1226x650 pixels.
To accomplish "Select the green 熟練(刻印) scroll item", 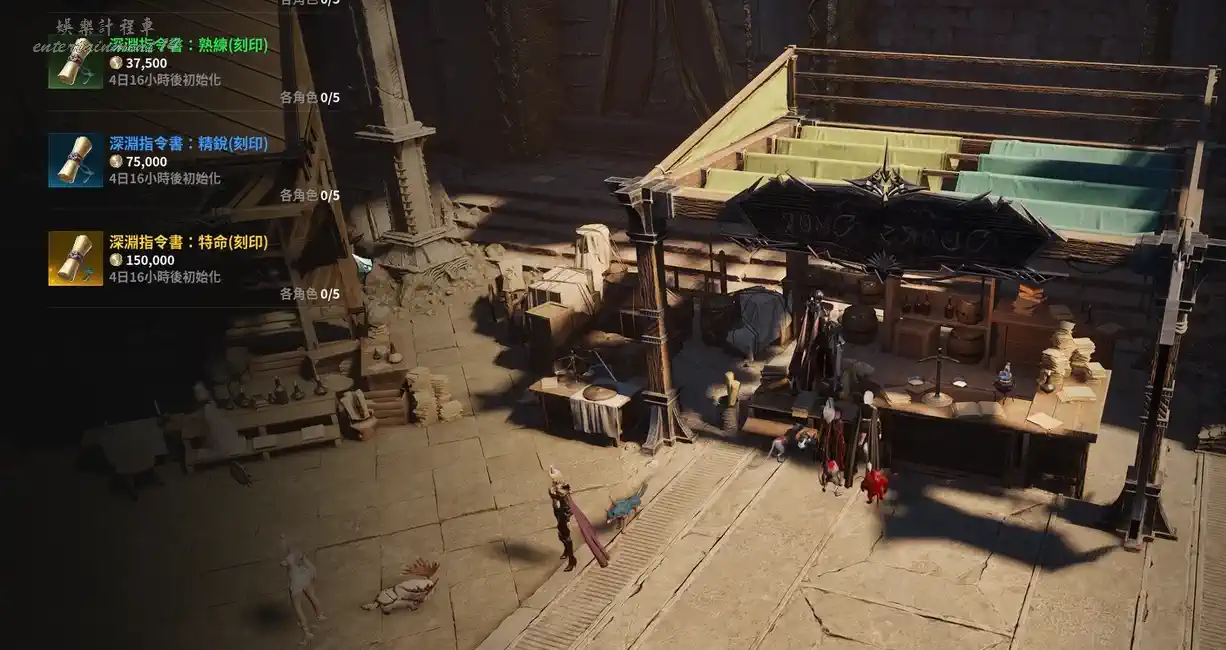I will pos(75,61).
